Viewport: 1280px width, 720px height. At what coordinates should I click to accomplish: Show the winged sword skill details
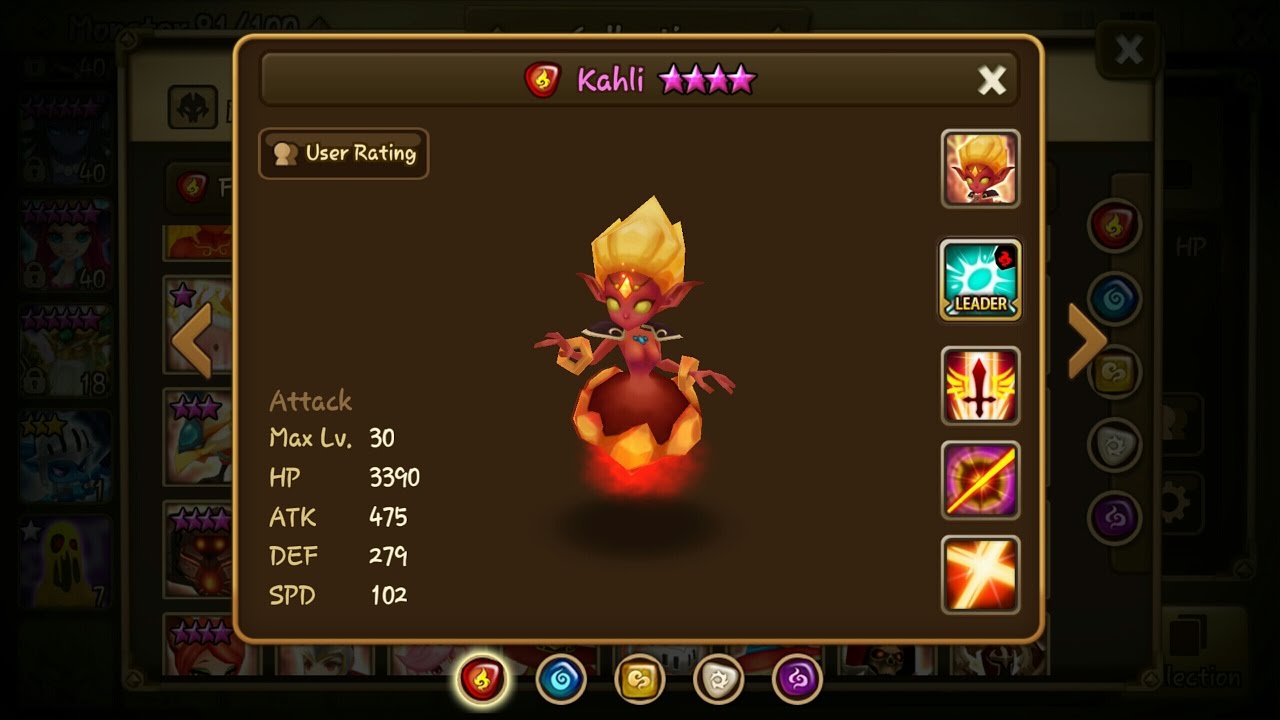click(980, 385)
